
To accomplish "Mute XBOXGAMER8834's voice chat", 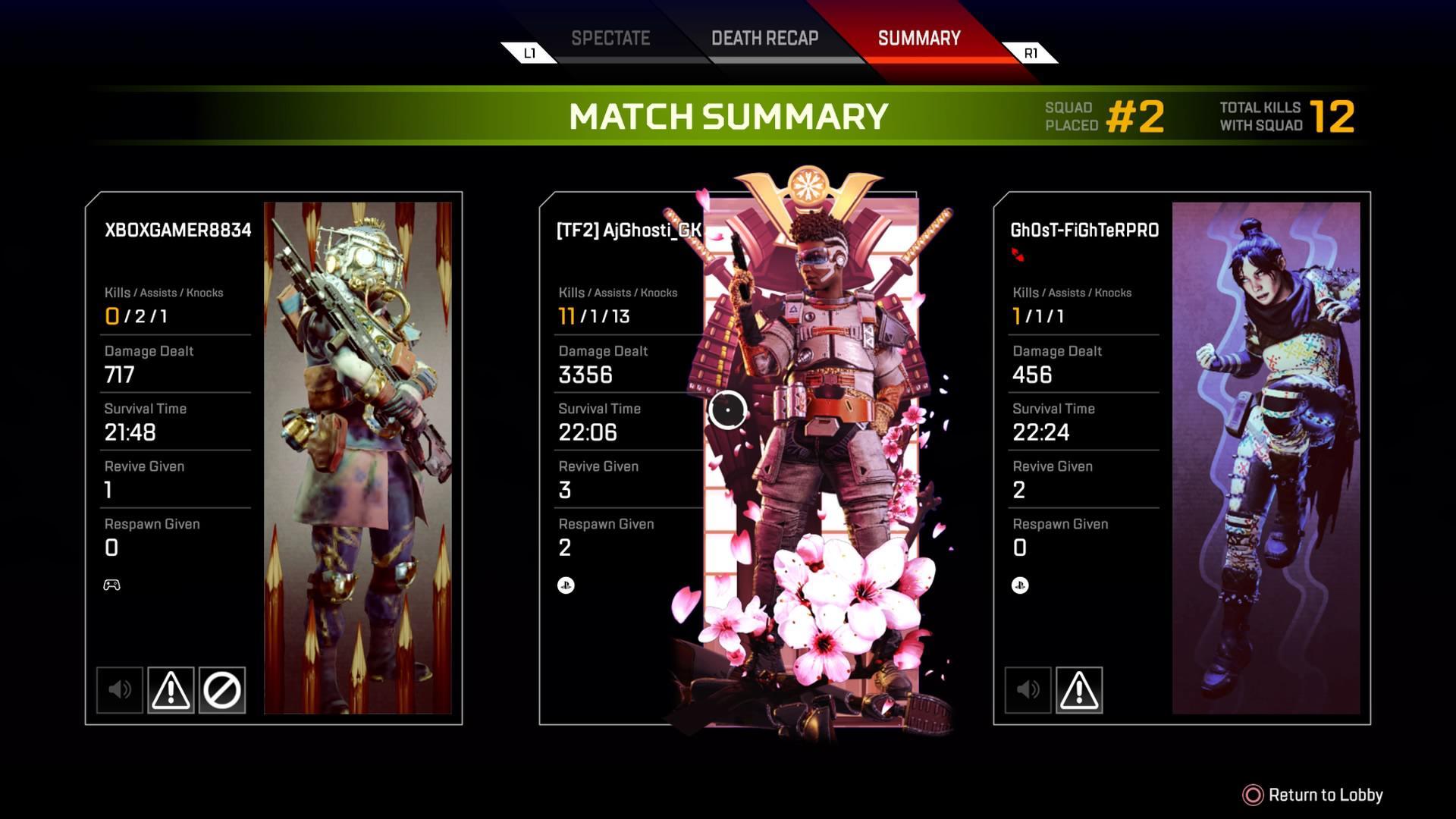I will pyautogui.click(x=120, y=690).
